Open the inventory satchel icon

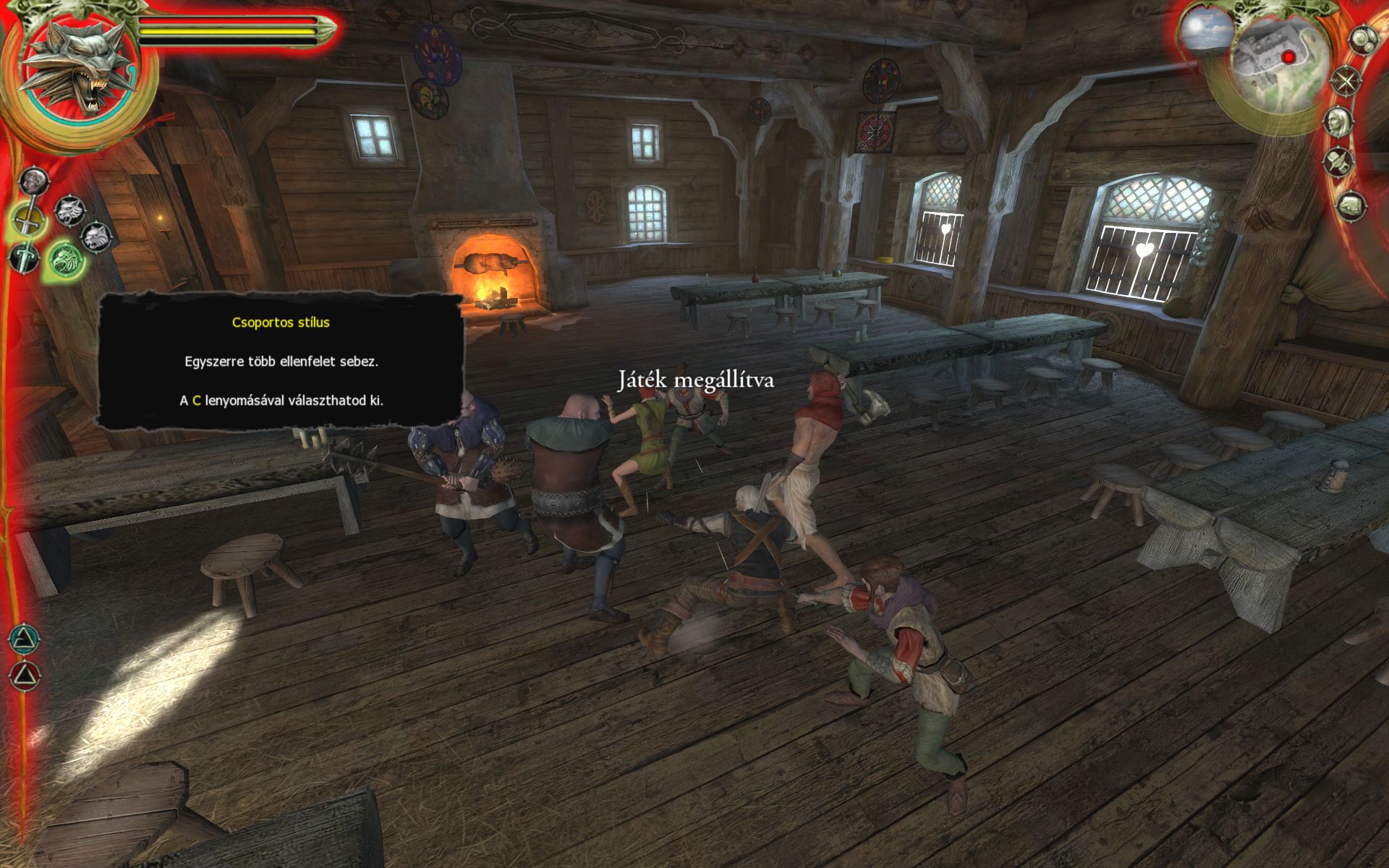click(1350, 207)
